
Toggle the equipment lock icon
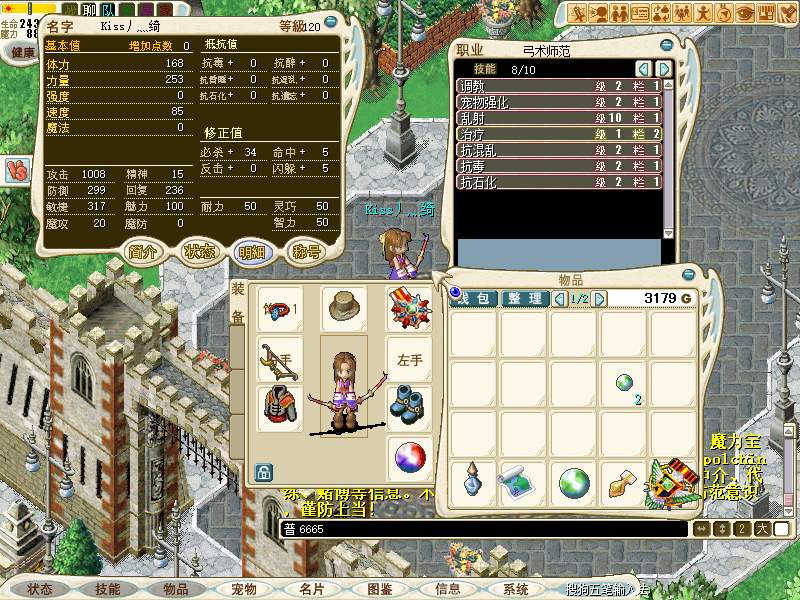[x=264, y=469]
